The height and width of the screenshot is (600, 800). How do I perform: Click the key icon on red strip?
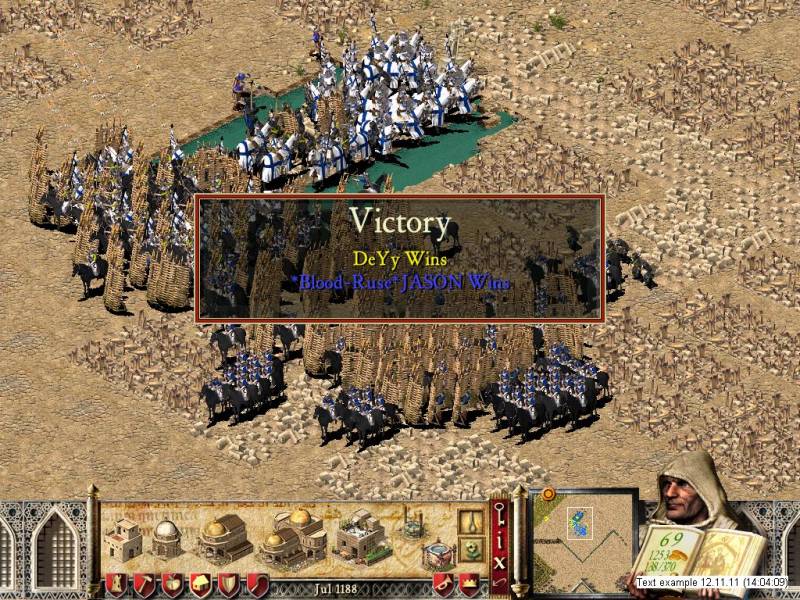pos(500,513)
